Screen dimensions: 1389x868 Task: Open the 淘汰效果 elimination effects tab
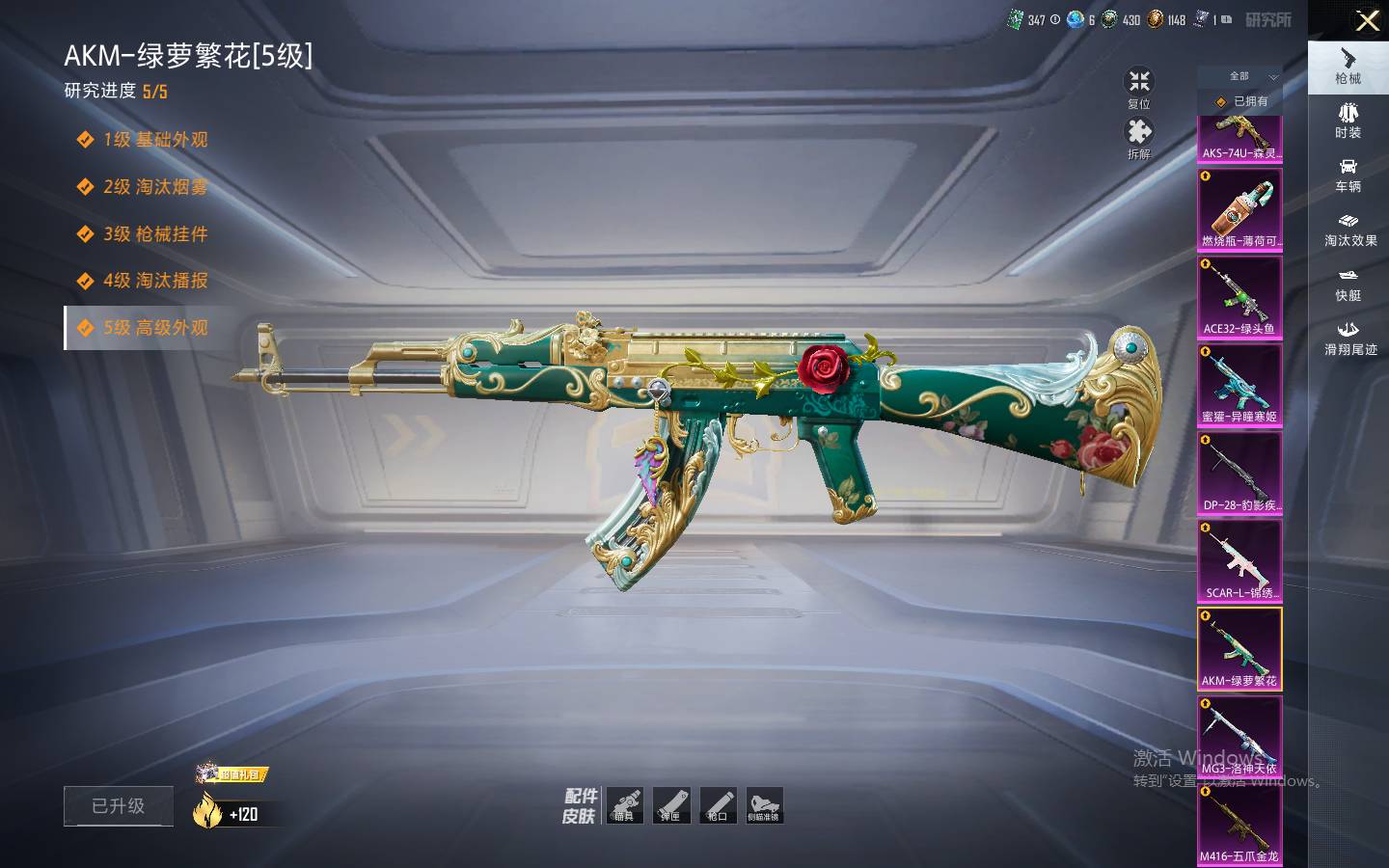pyautogui.click(x=1348, y=230)
